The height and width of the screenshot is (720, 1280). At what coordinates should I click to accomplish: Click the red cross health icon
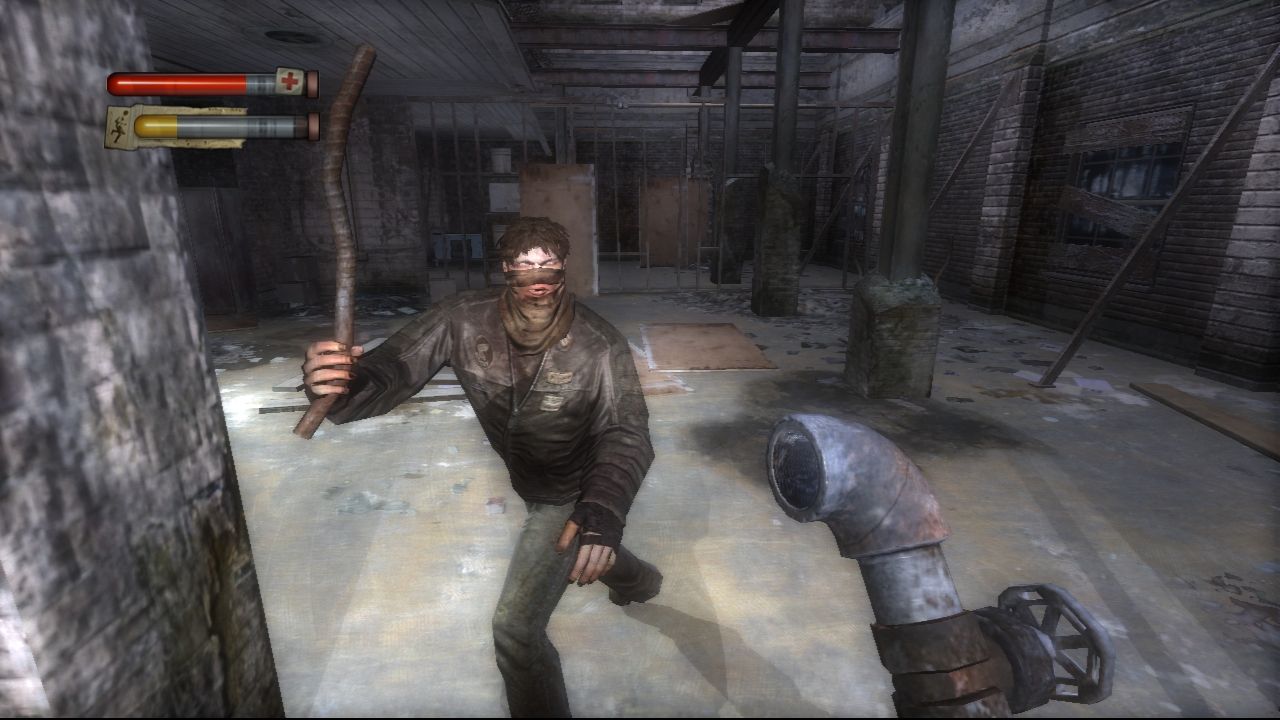click(x=288, y=82)
